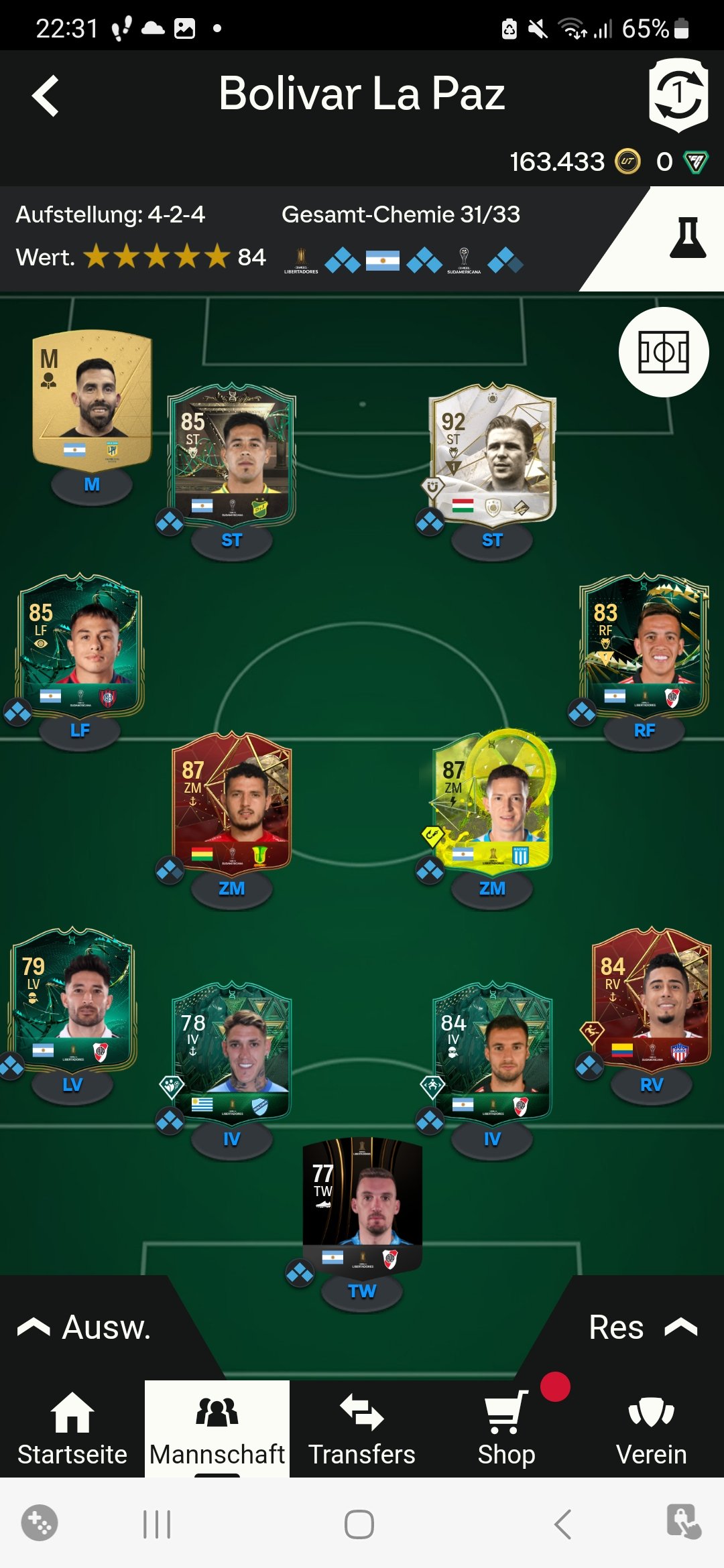The width and height of the screenshot is (724, 1568).
Task: Select the yellow 87 ZM card
Action: (x=492, y=802)
